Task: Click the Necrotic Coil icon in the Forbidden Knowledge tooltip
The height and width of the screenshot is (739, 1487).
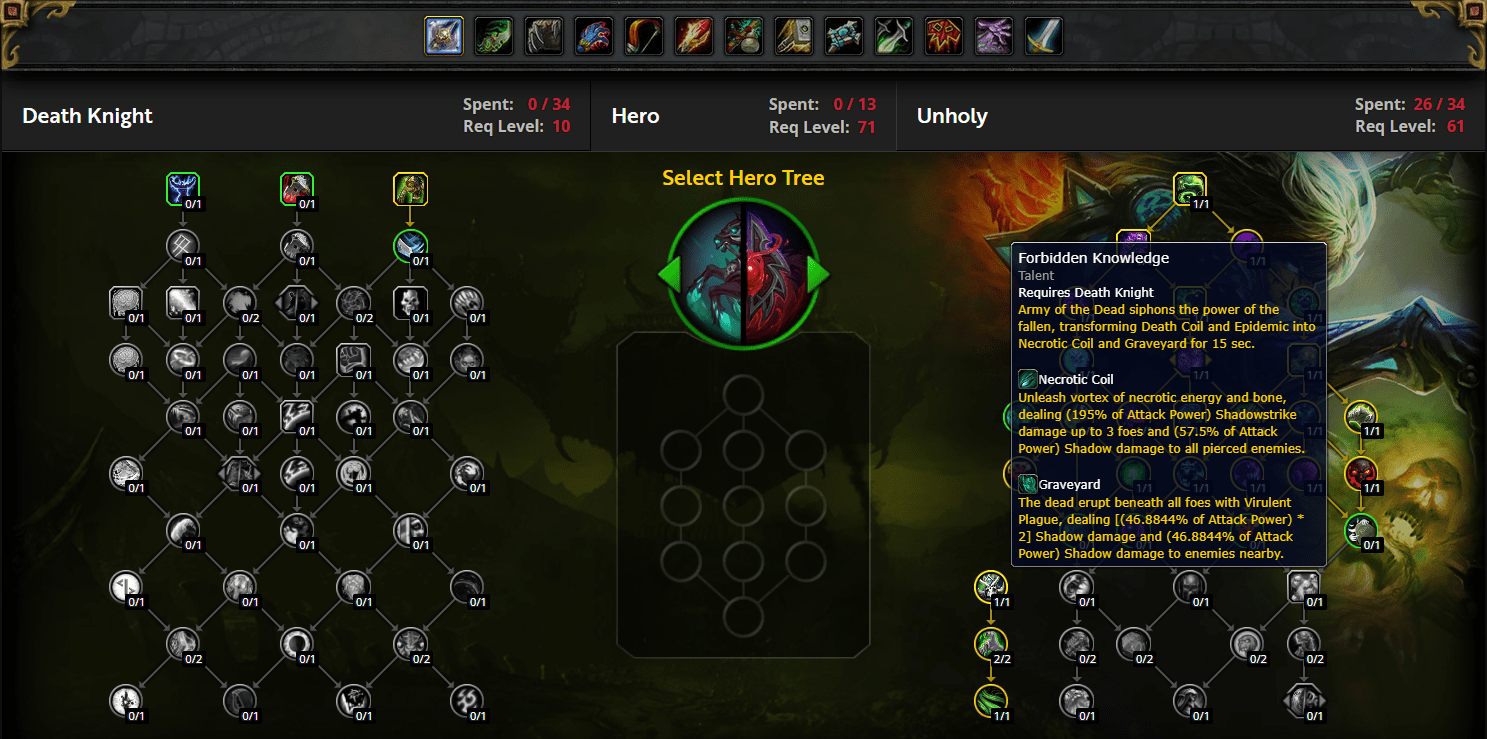Action: pos(1027,380)
